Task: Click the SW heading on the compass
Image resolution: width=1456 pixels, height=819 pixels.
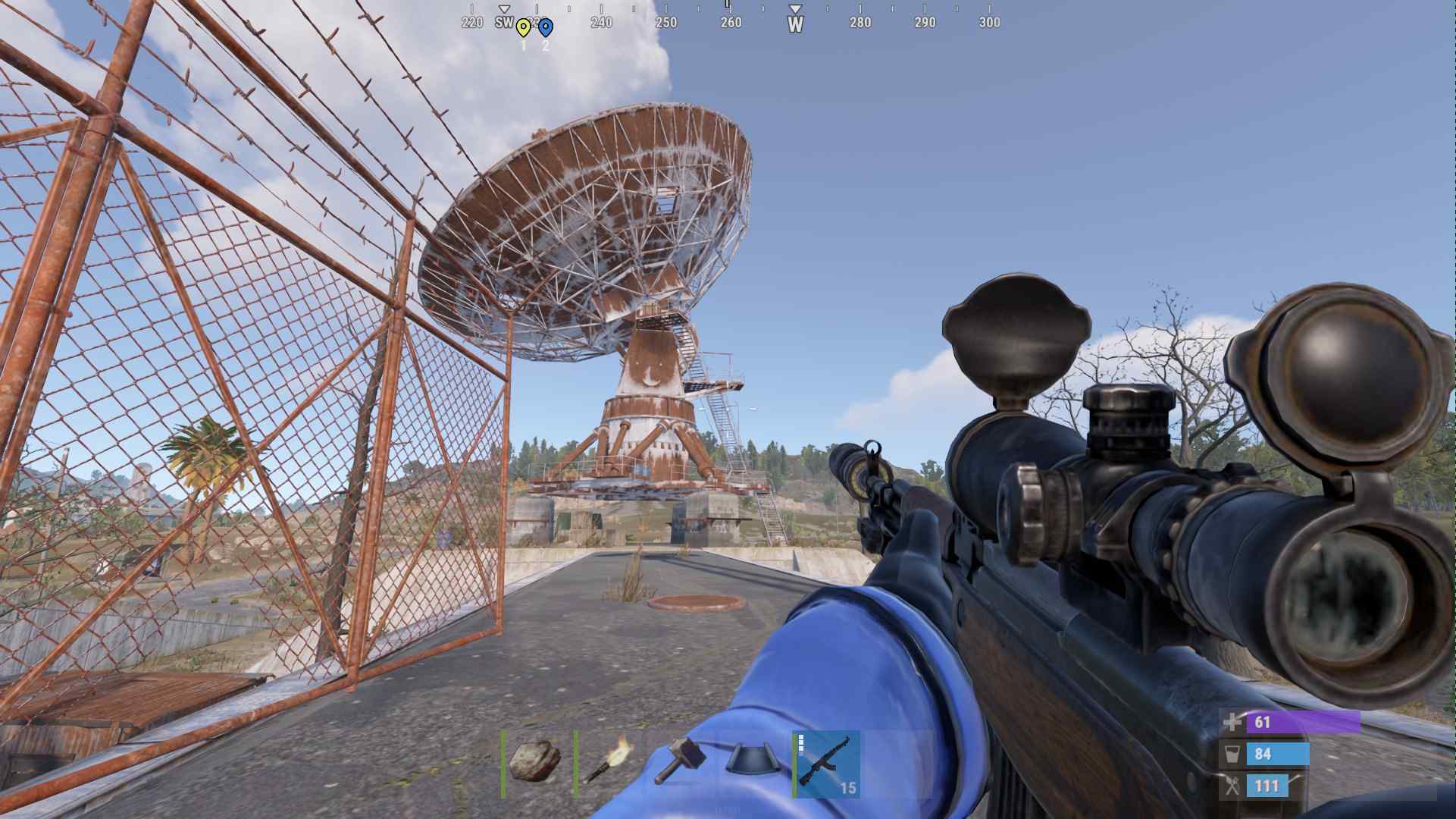Action: pos(504,23)
